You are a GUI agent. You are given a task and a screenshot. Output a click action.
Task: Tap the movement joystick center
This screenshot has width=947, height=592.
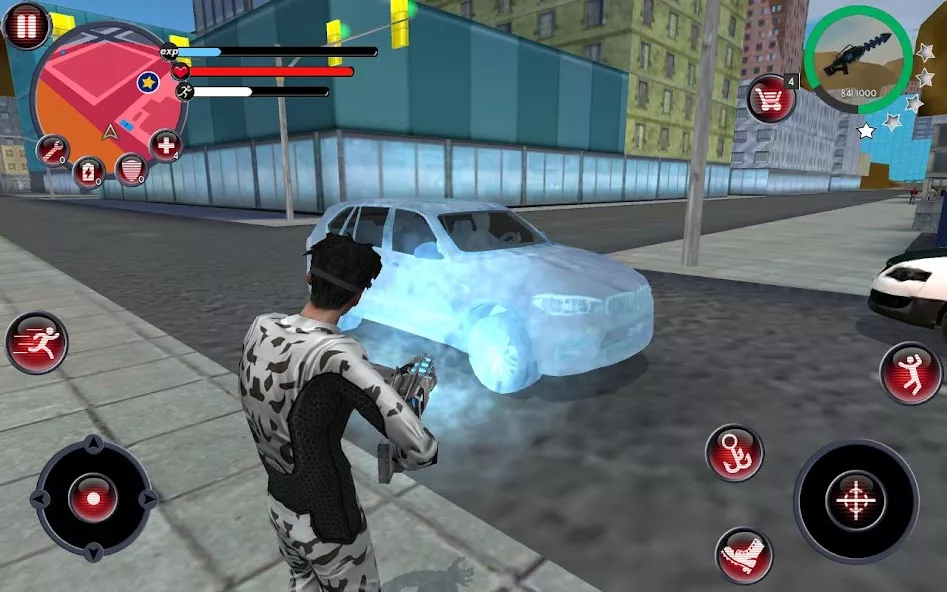coord(93,498)
